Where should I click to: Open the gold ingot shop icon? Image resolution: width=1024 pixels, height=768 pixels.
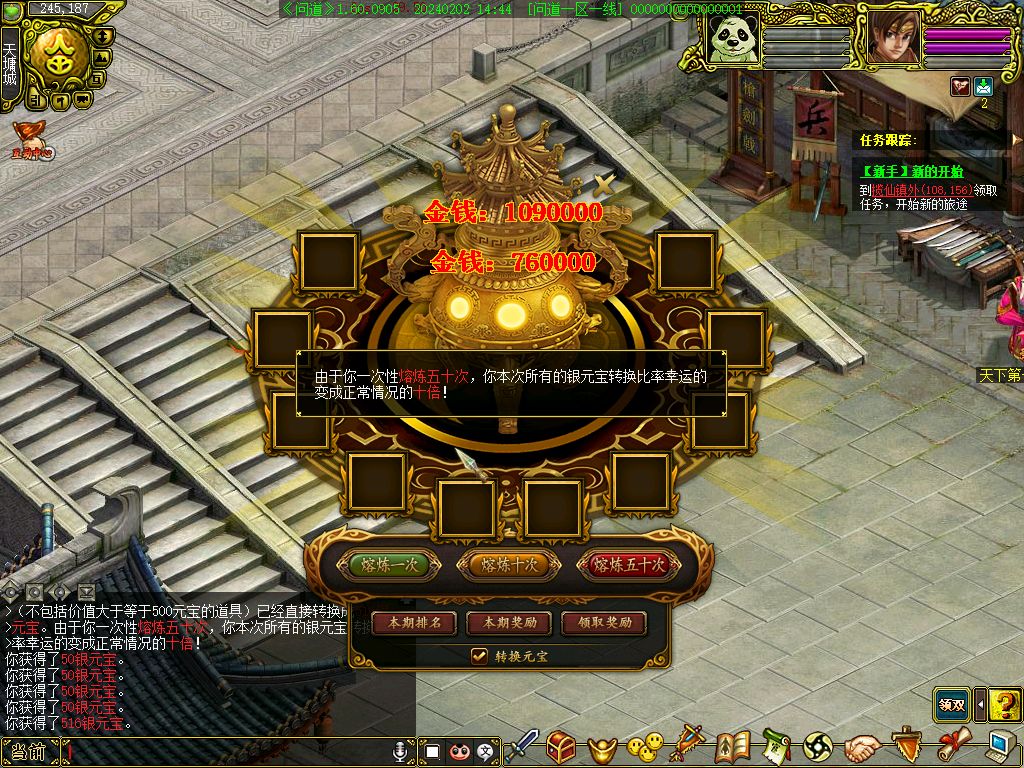pos(602,748)
